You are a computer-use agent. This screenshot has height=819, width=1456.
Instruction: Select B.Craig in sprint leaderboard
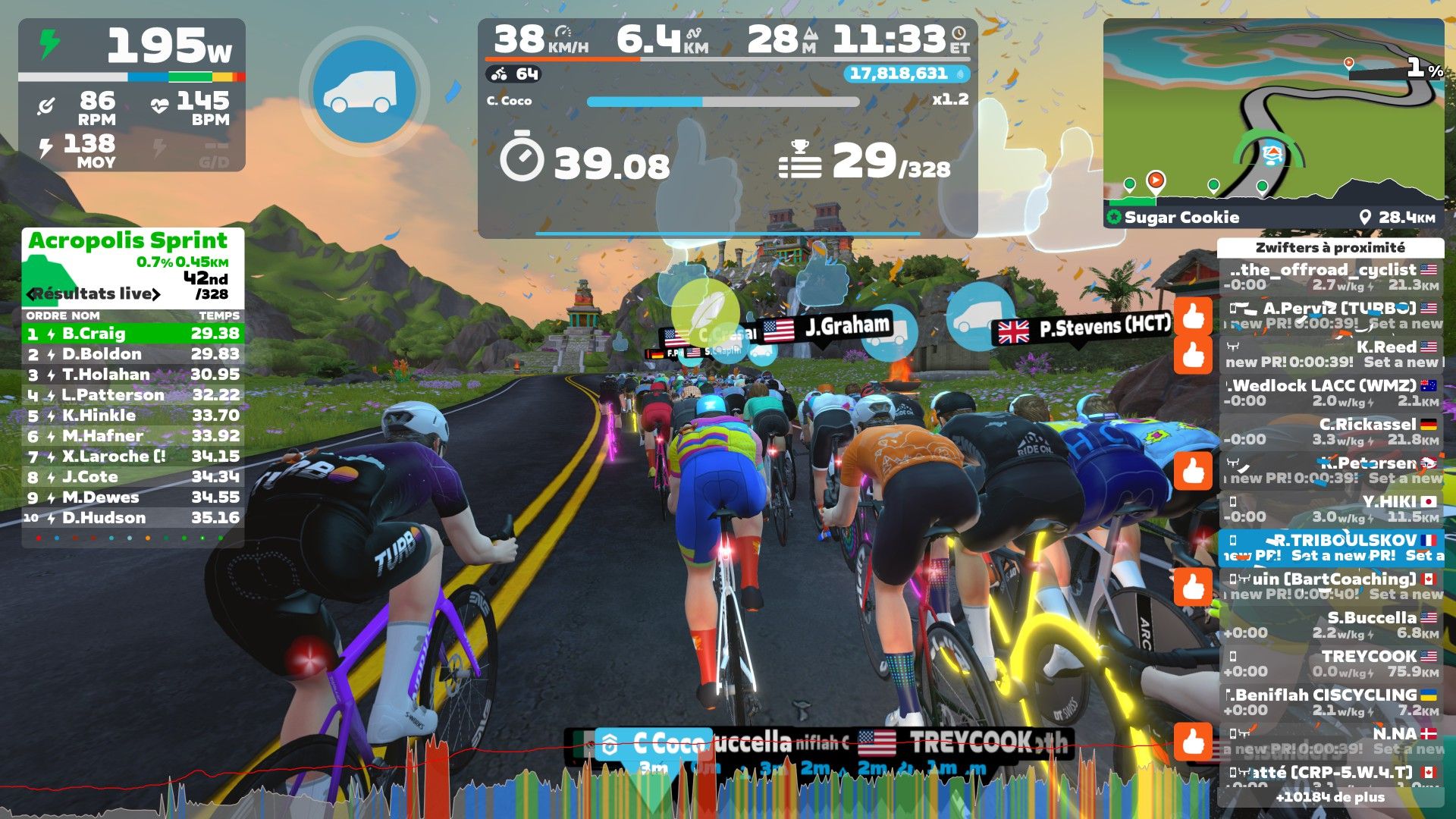point(133,334)
